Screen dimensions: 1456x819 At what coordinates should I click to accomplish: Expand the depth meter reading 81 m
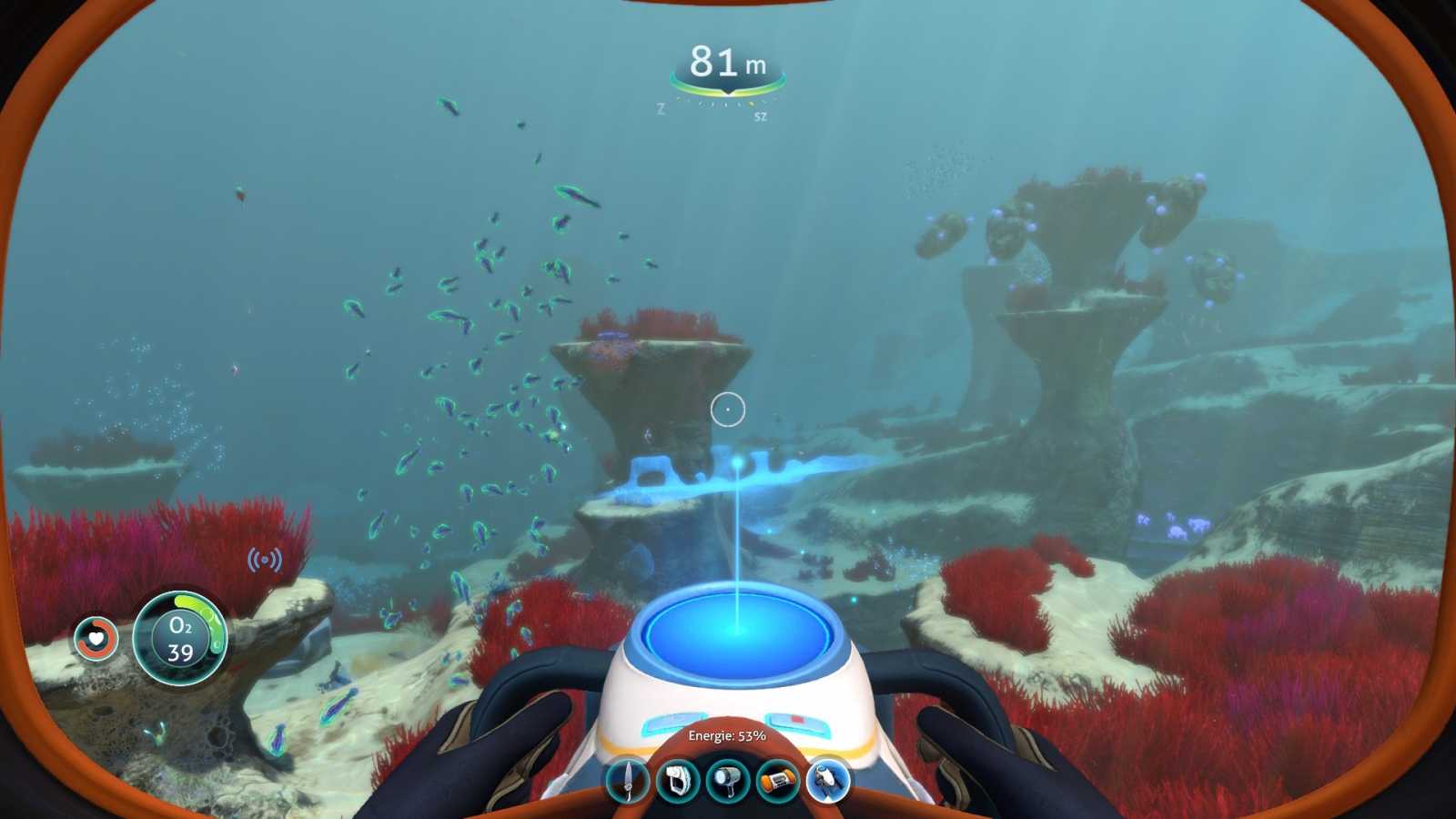726,59
